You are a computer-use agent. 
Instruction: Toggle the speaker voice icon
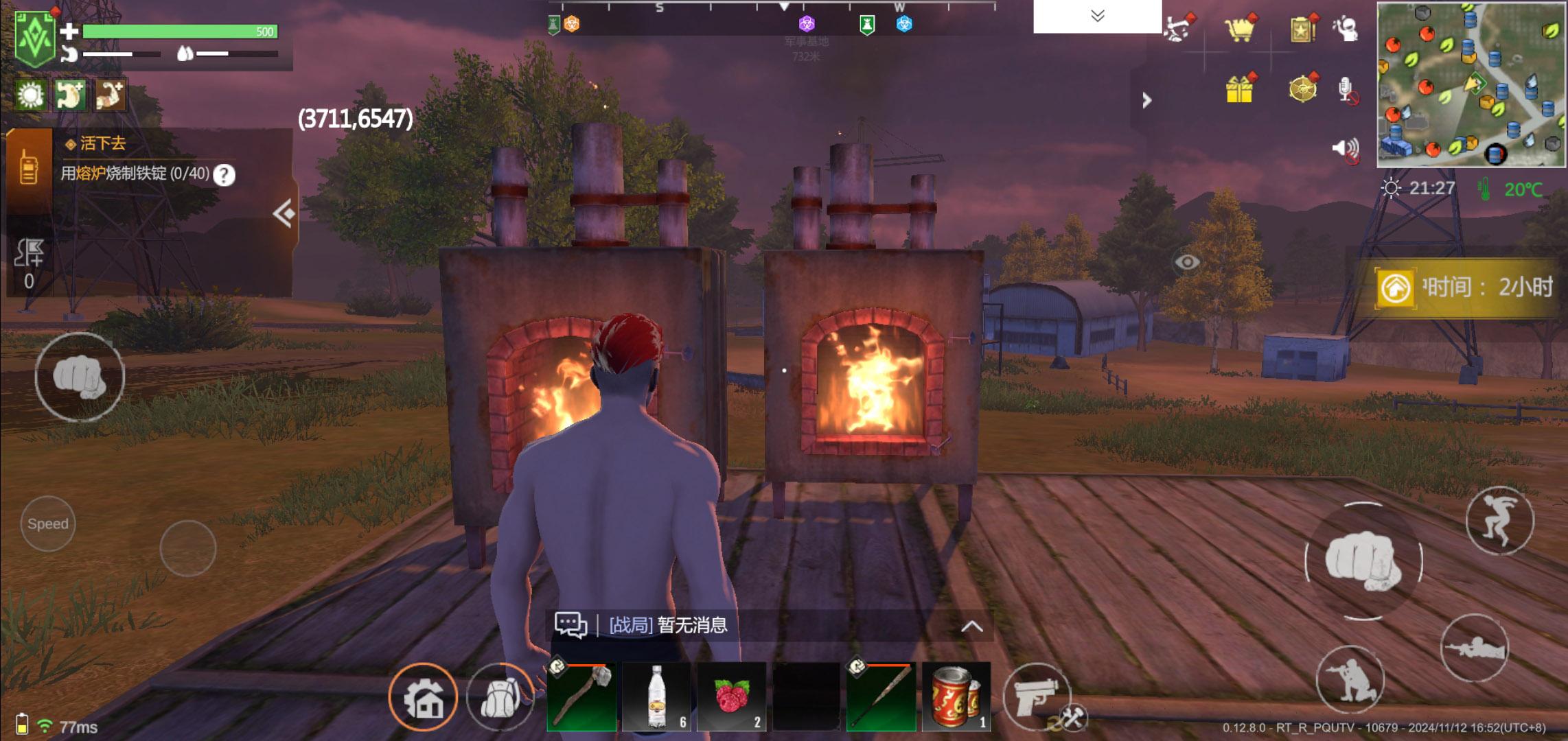(x=1346, y=148)
